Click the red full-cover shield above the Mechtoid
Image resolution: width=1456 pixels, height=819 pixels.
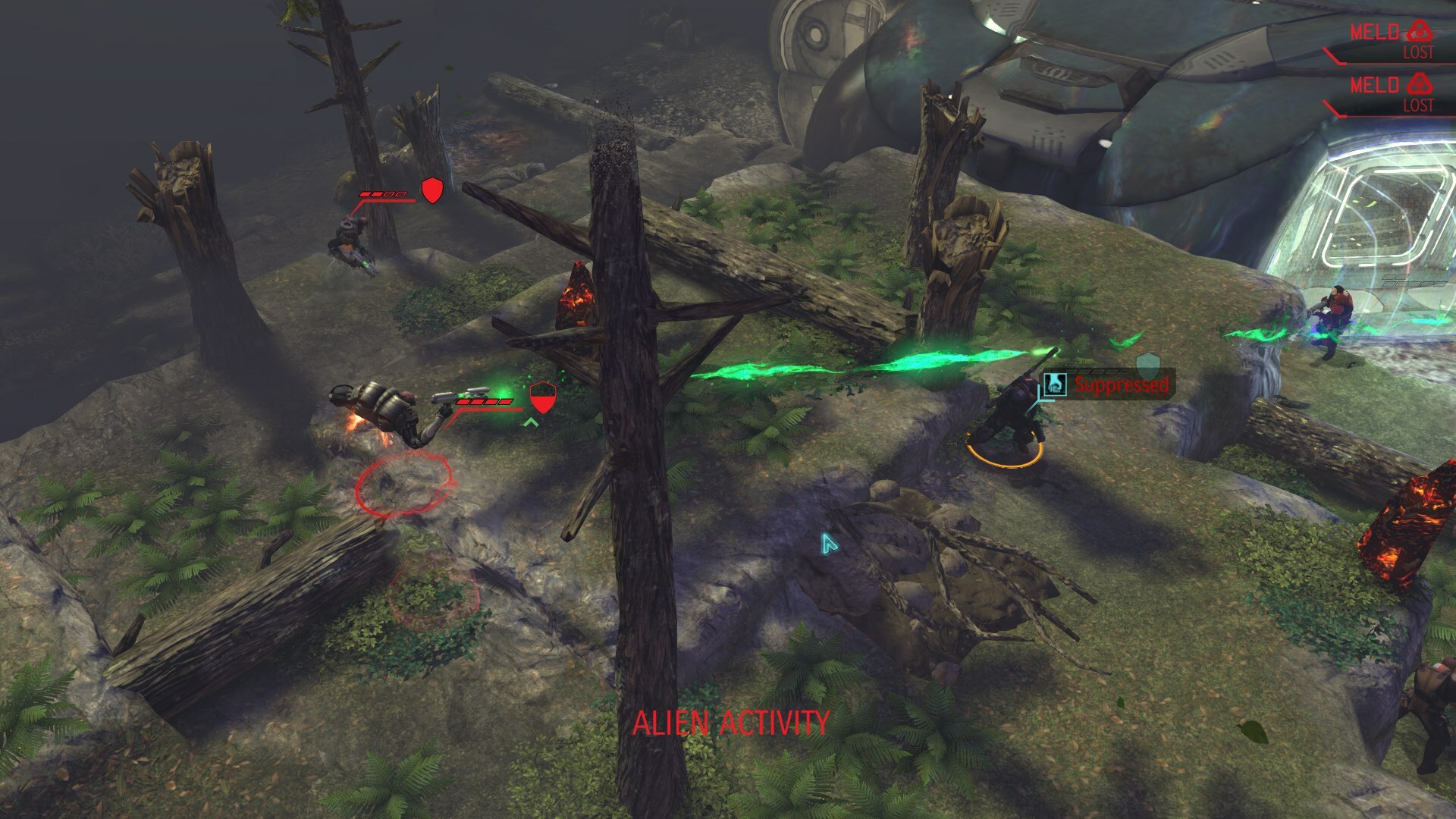click(x=431, y=190)
